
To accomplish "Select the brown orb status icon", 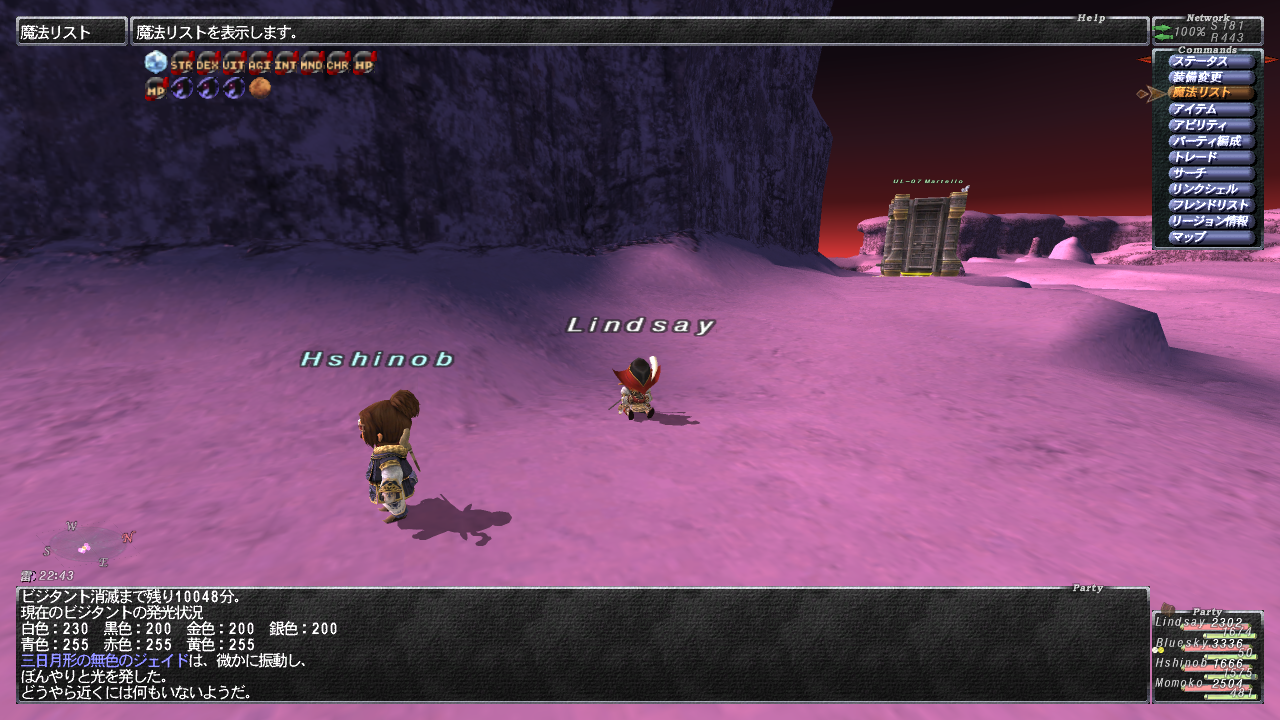I will pyautogui.click(x=260, y=88).
